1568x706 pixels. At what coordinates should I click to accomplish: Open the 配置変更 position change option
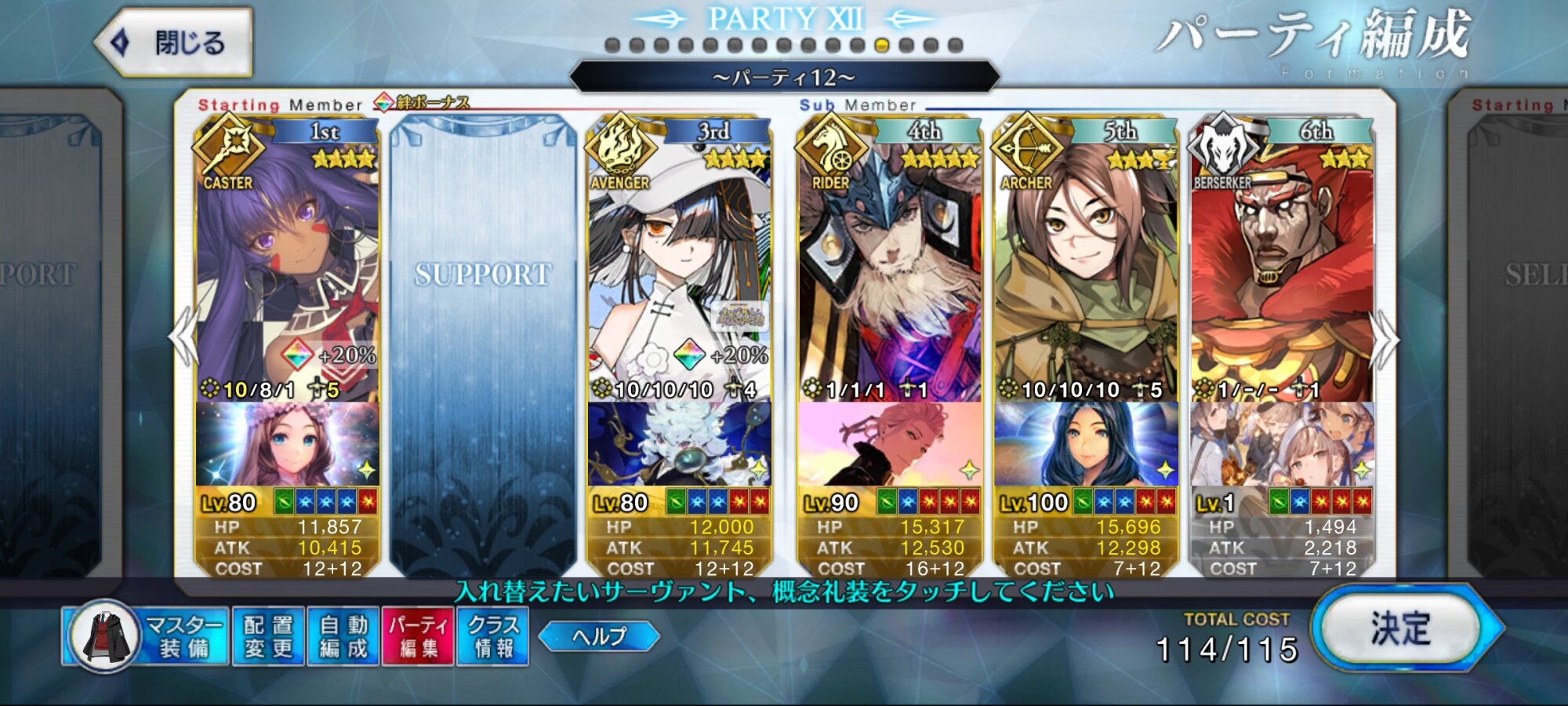(x=268, y=636)
